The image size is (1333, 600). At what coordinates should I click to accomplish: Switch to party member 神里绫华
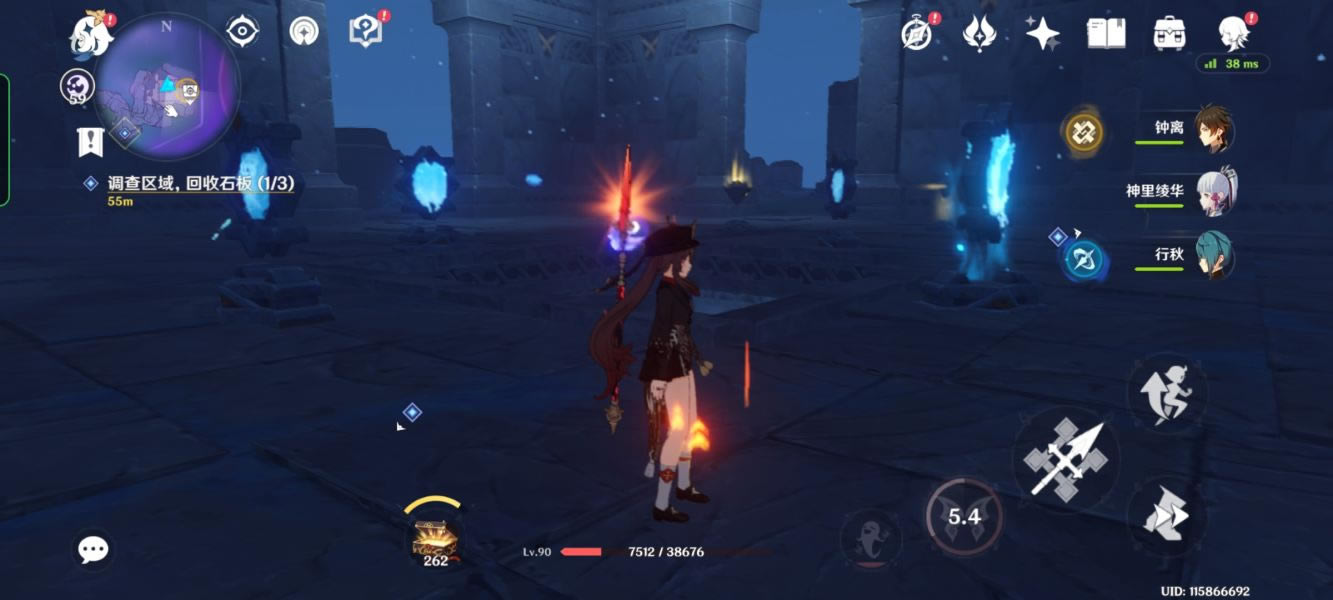pos(1214,192)
